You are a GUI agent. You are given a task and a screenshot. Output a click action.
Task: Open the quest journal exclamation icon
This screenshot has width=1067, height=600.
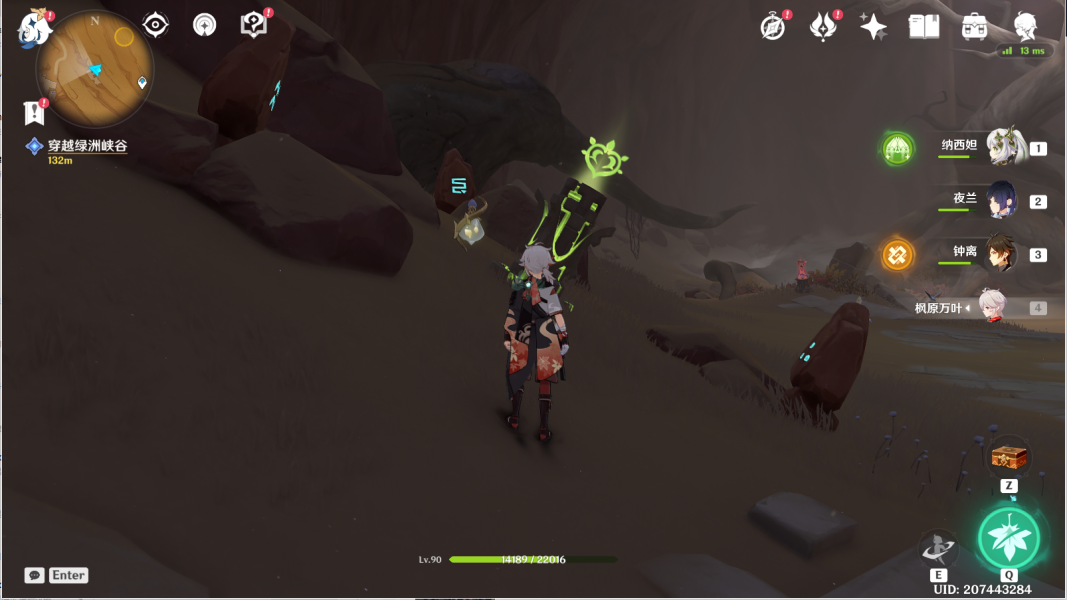tap(35, 112)
